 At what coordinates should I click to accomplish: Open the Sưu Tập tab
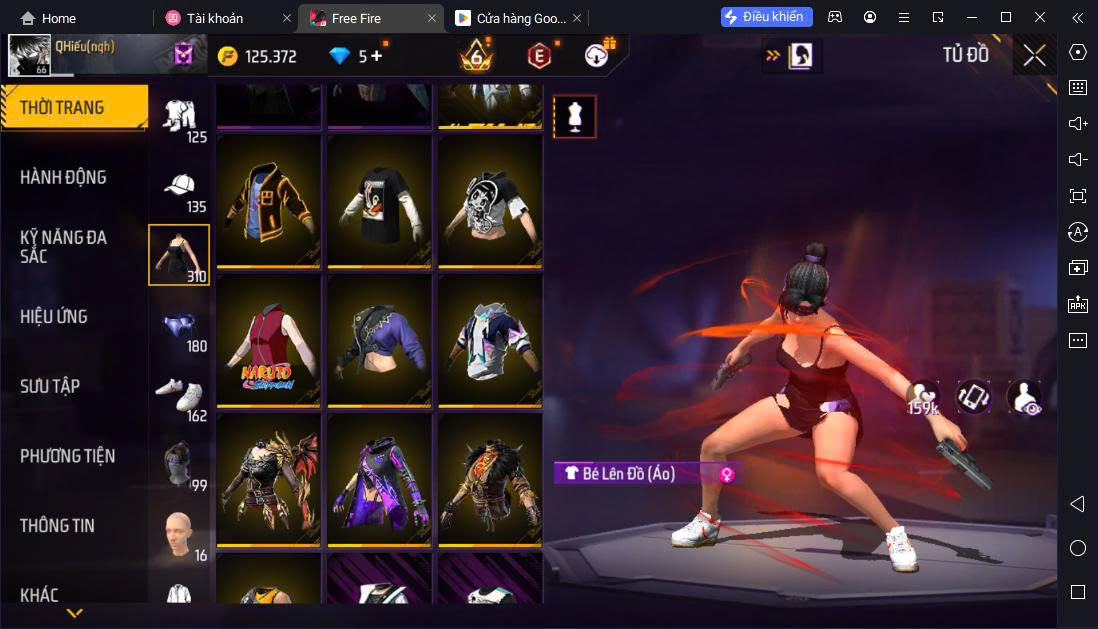tap(50, 386)
